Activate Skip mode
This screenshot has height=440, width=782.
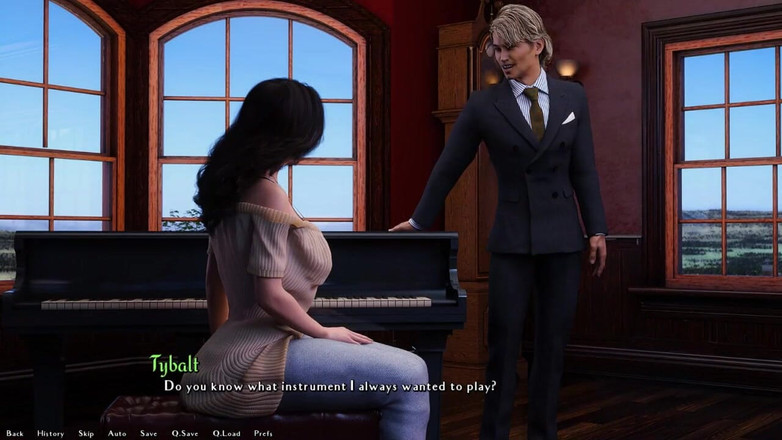point(86,433)
